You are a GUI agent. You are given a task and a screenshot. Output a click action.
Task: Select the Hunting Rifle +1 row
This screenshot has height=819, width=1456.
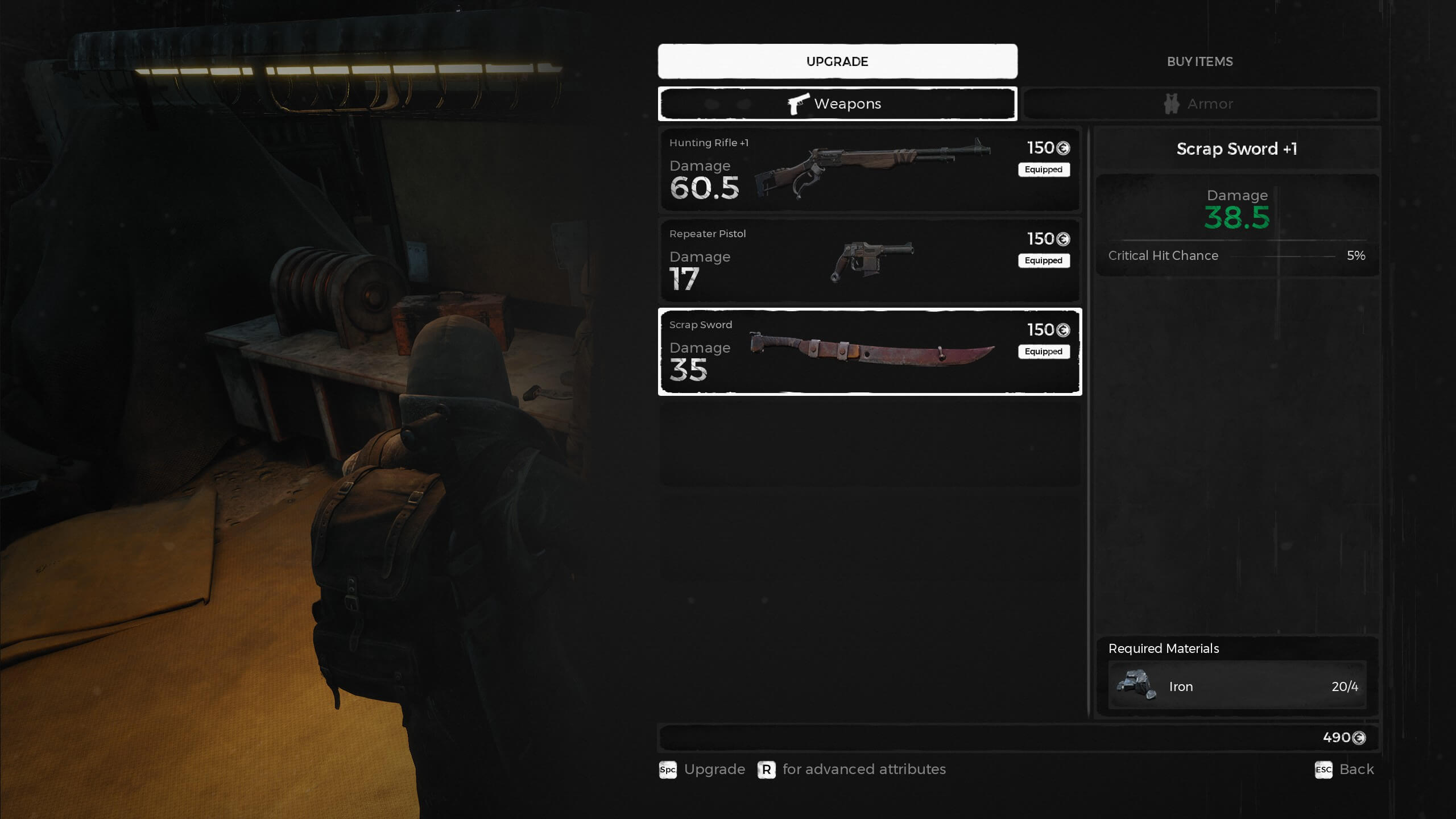click(869, 169)
